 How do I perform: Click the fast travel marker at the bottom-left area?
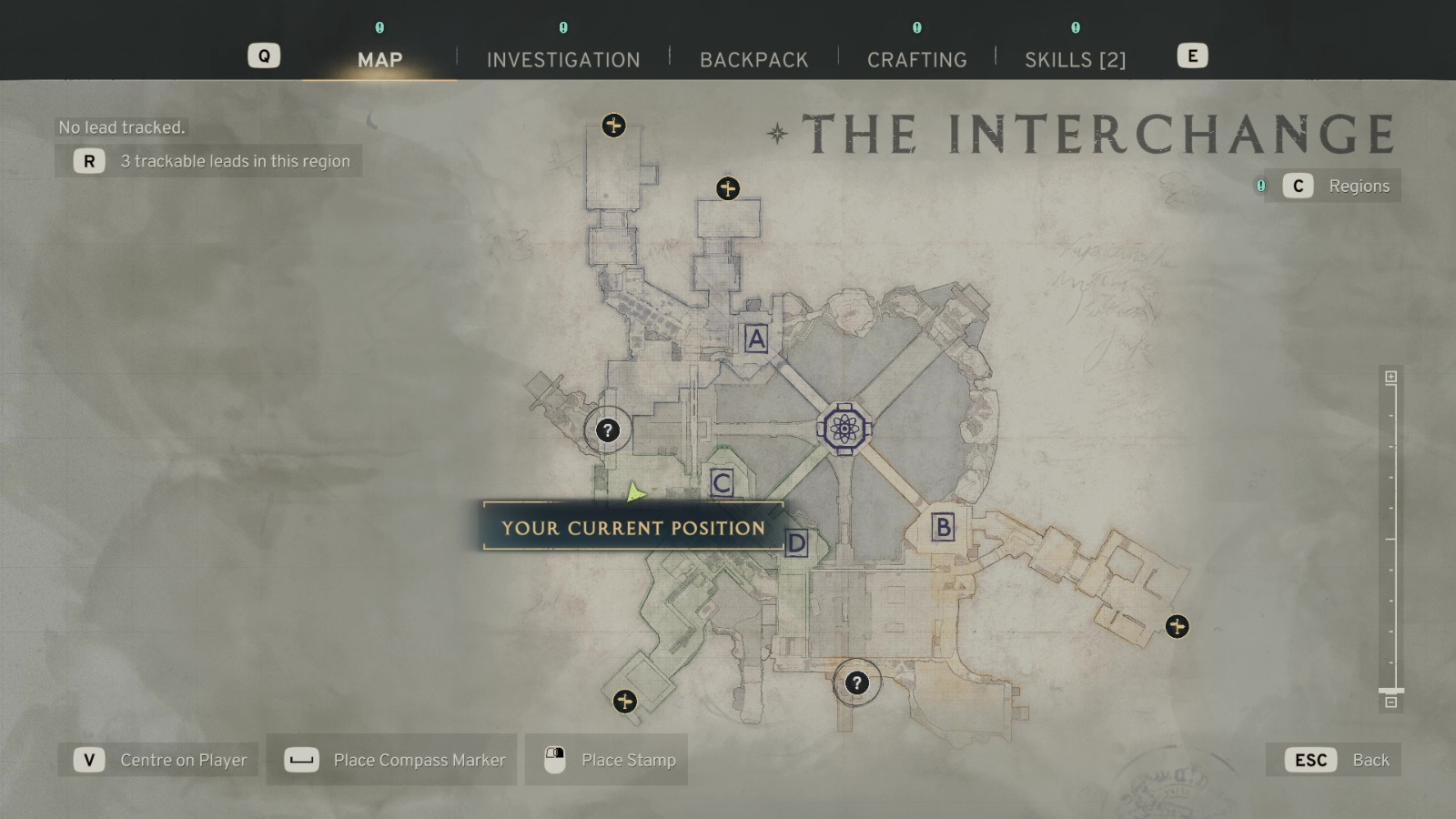point(624,701)
